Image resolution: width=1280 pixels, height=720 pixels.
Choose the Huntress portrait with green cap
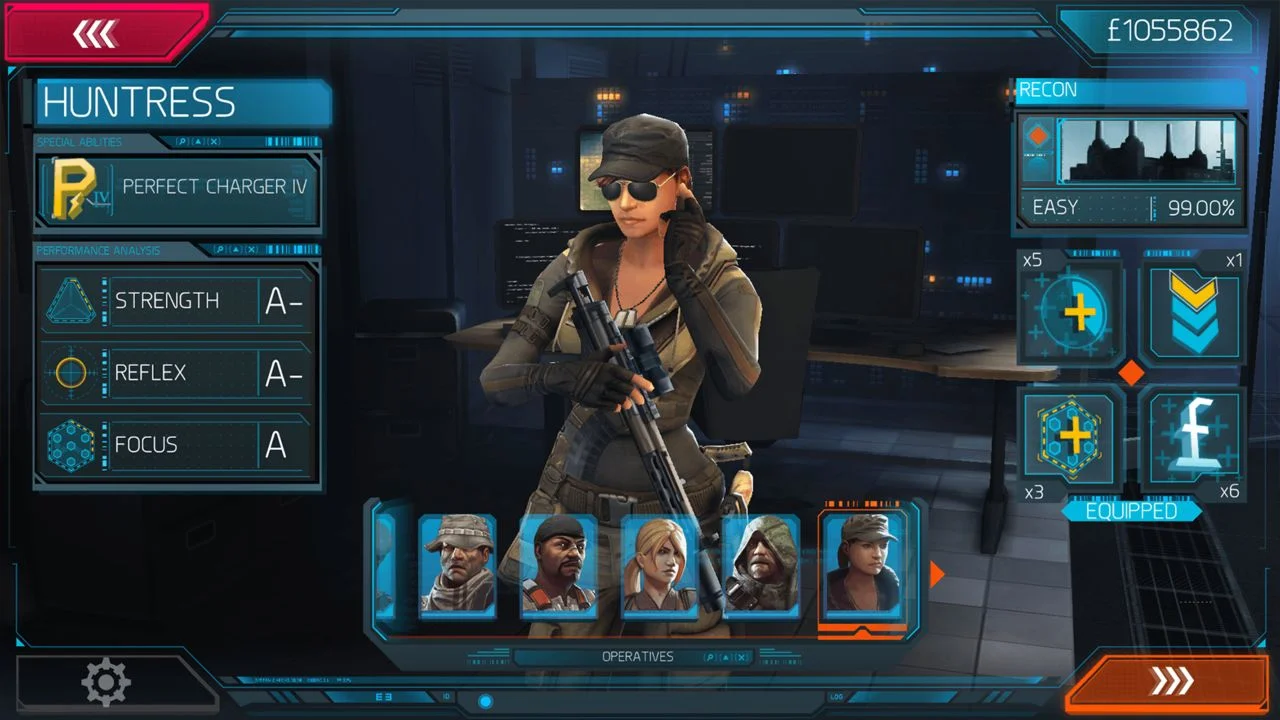862,565
